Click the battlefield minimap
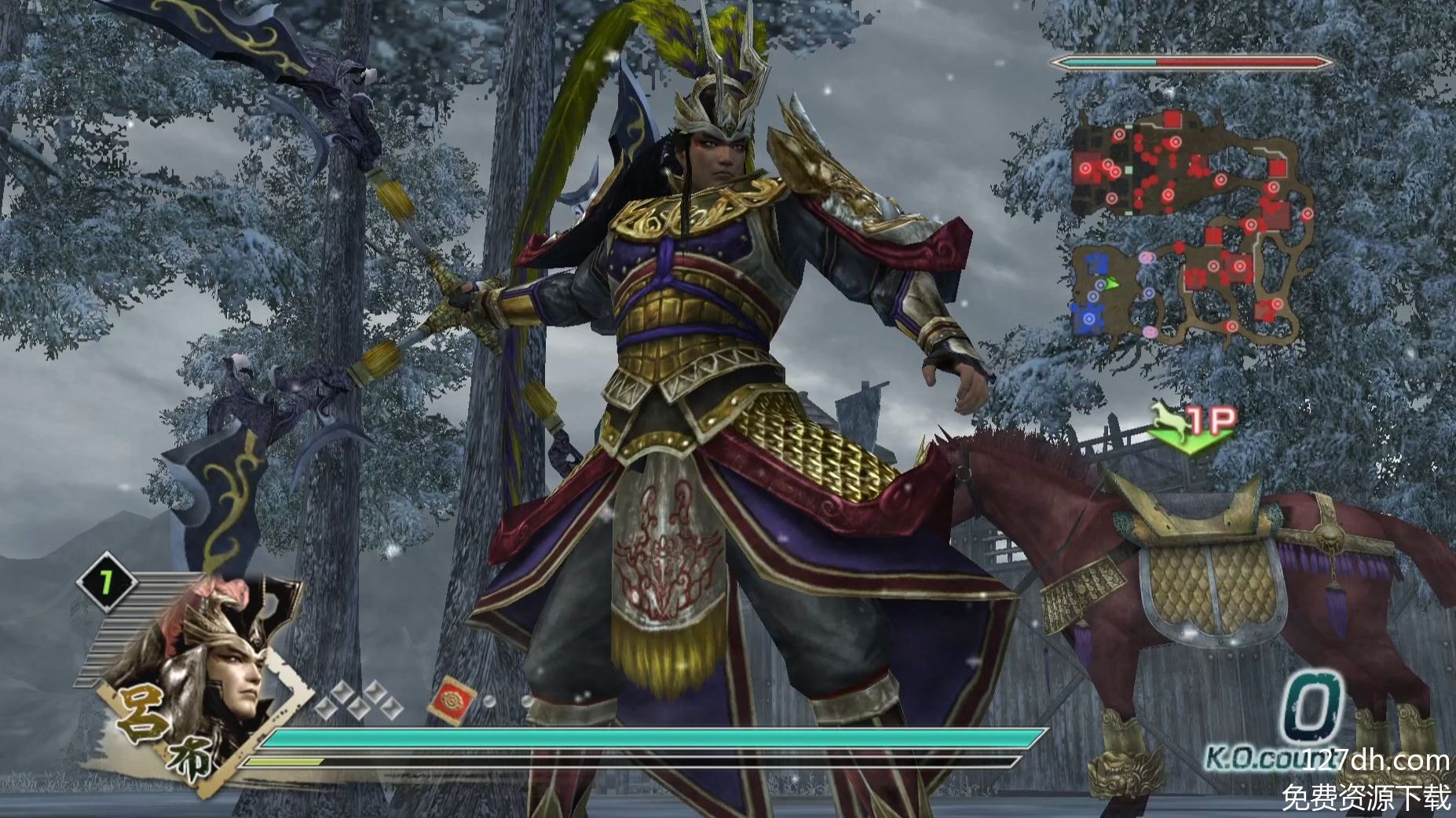Viewport: 1456px width, 818px height. [x=1191, y=228]
